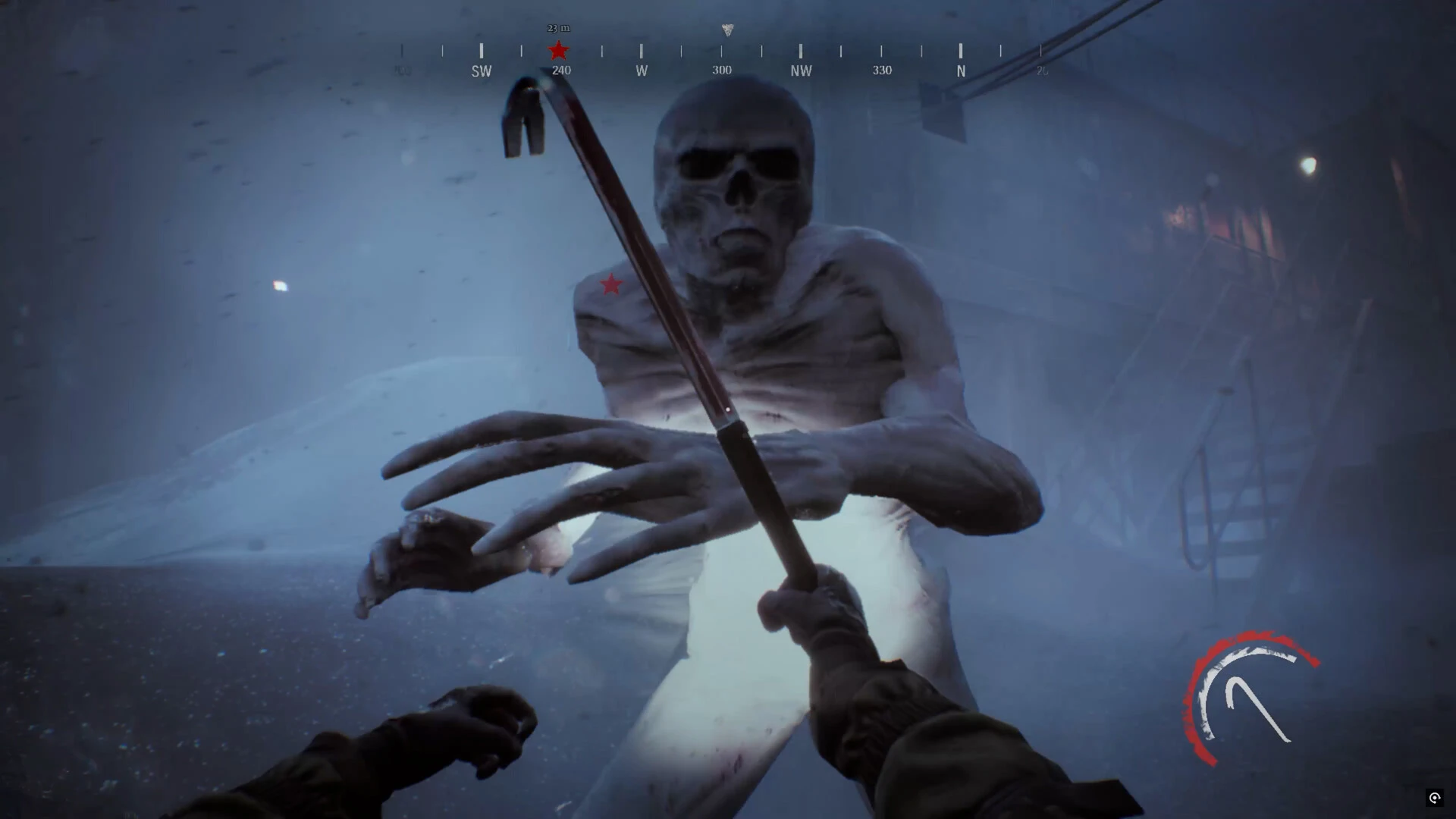The width and height of the screenshot is (1456, 819).
Task: Expand the bearing label showing 330
Action: click(881, 70)
